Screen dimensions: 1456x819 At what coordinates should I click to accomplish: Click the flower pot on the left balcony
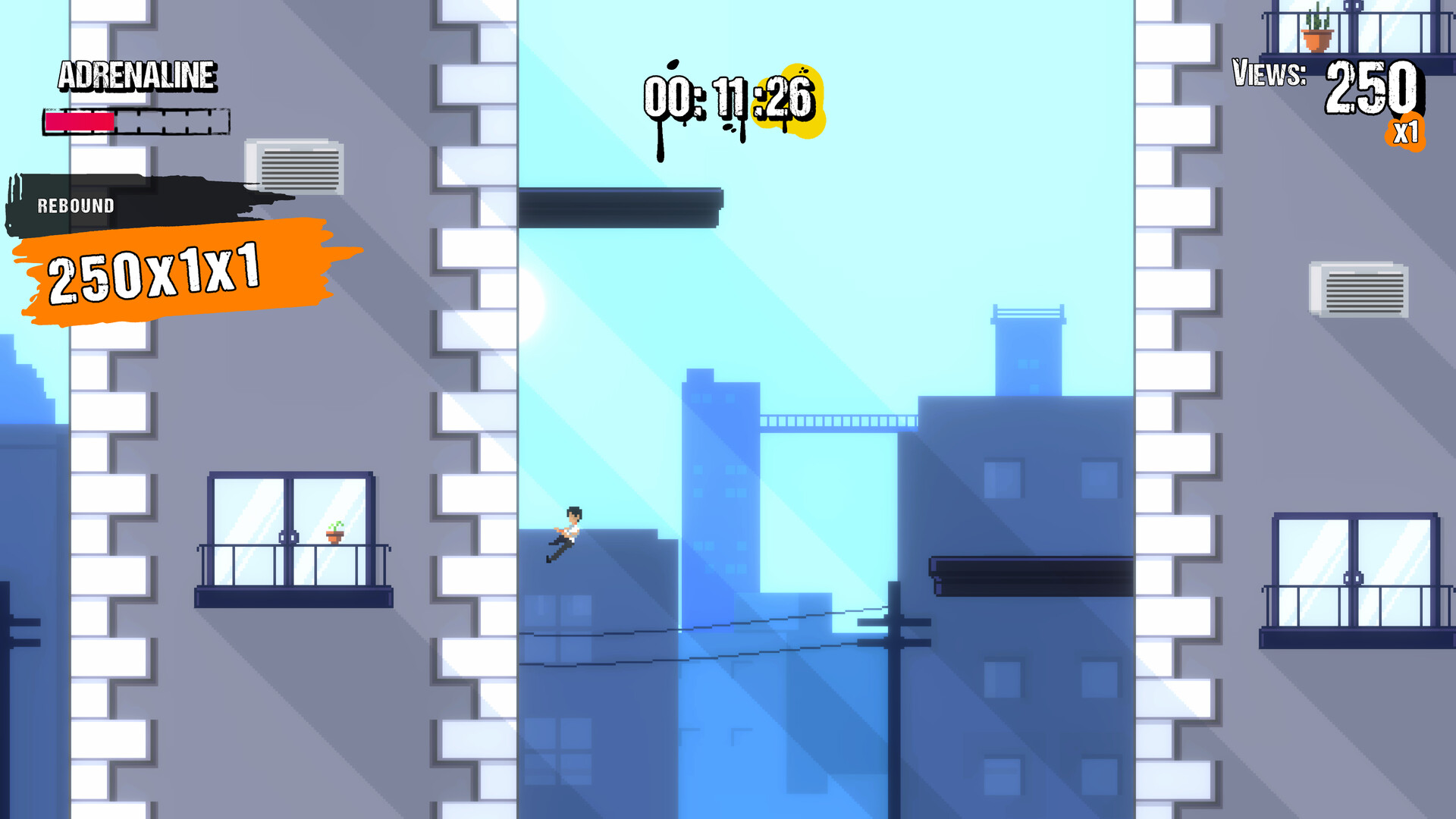(x=334, y=535)
